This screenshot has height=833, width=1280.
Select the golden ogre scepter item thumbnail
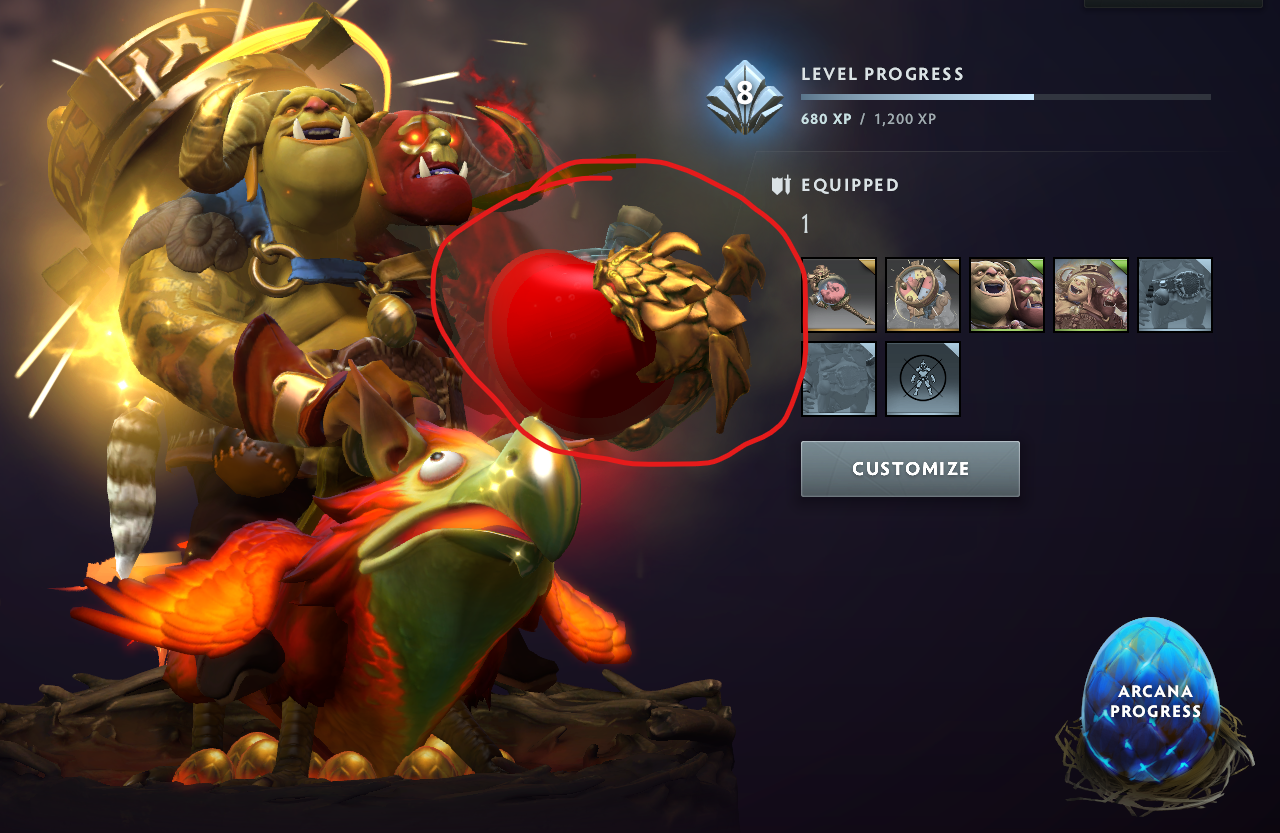pos(841,295)
